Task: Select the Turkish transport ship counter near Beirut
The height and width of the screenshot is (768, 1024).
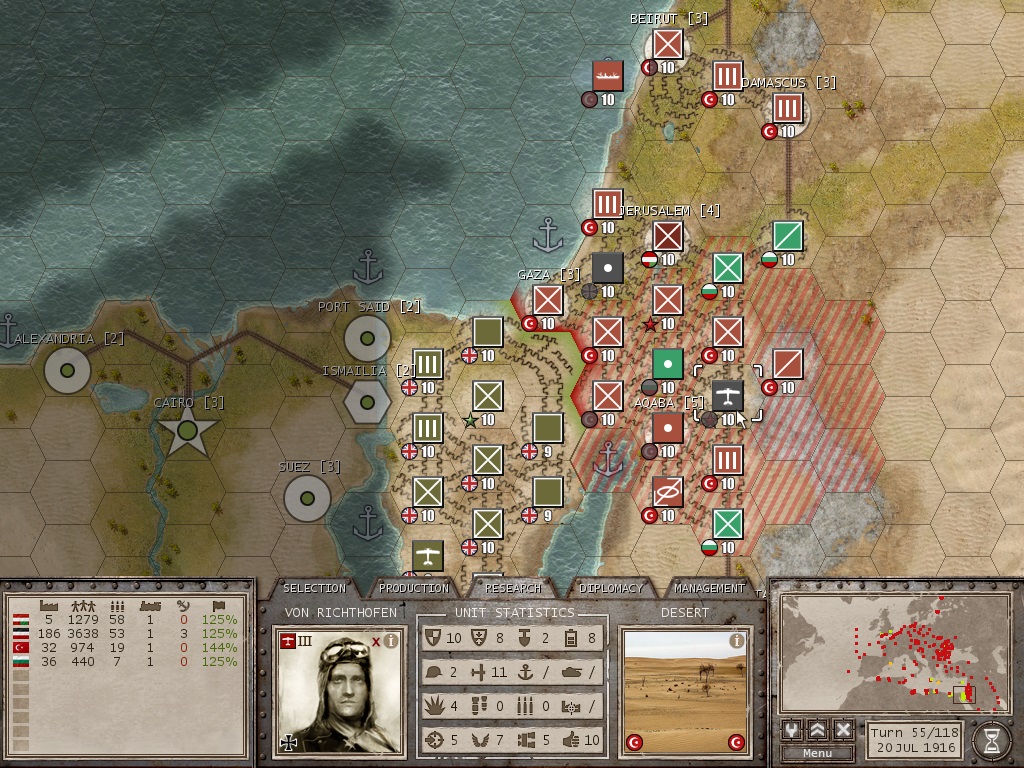Action: [x=607, y=76]
